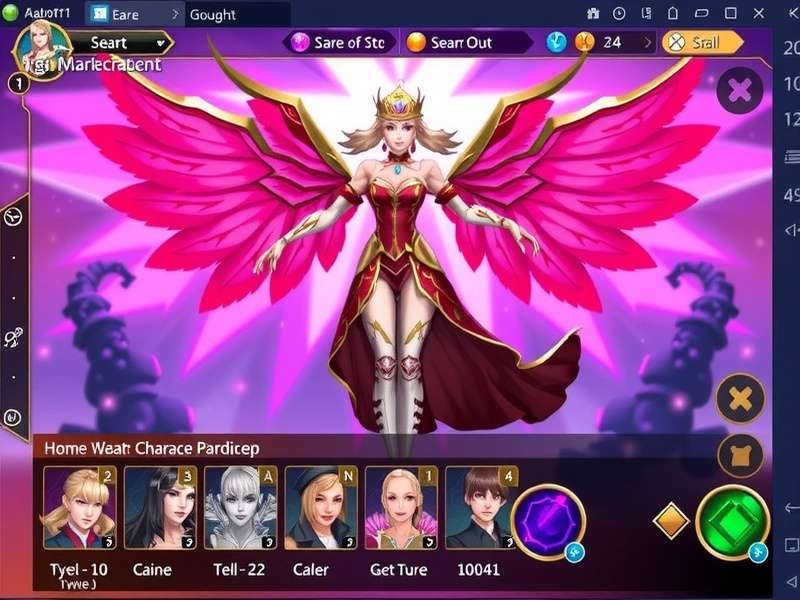Choose the Caine character portrait
Image resolution: width=800 pixels, height=600 pixels.
pyautogui.click(x=159, y=508)
